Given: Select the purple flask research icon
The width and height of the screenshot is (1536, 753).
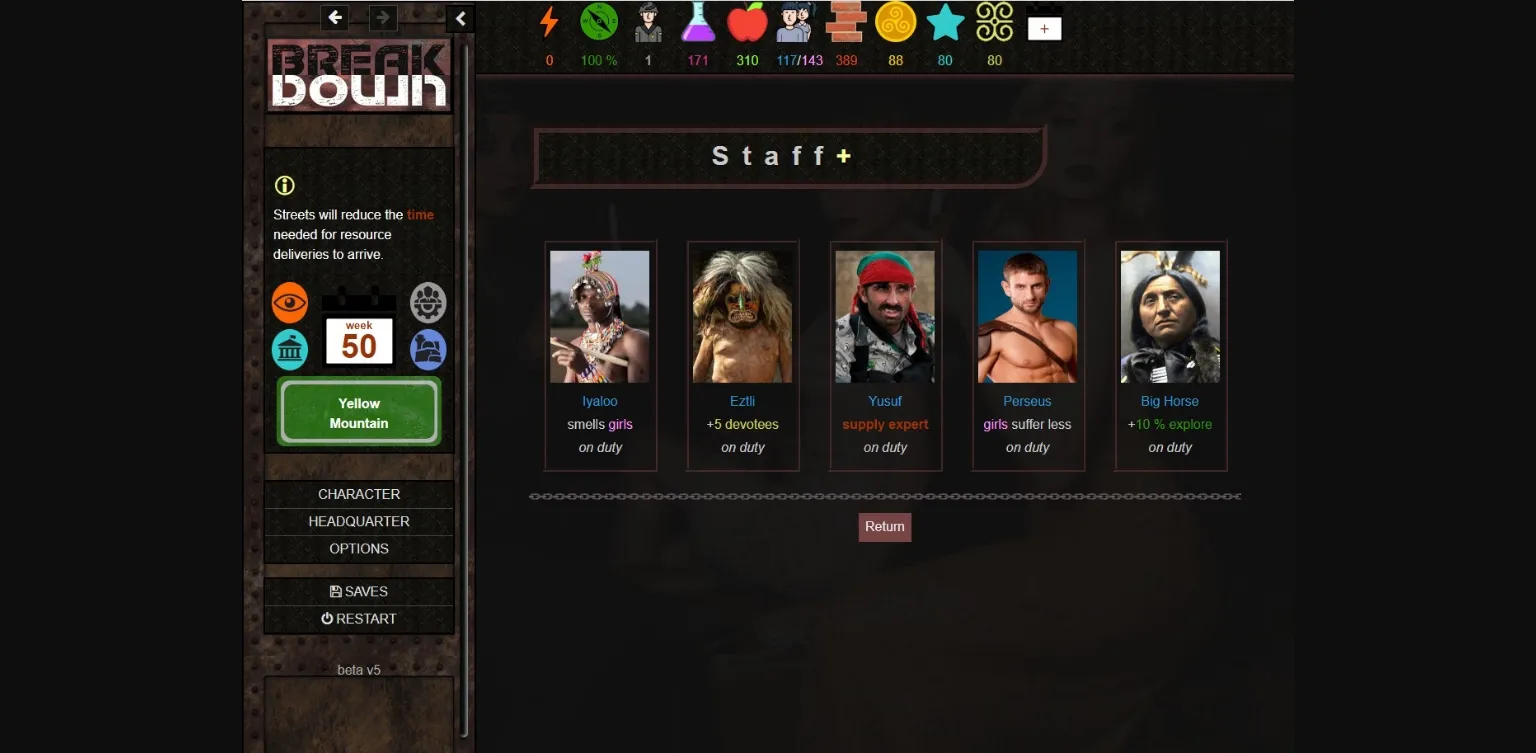Looking at the screenshot, I should 698,24.
